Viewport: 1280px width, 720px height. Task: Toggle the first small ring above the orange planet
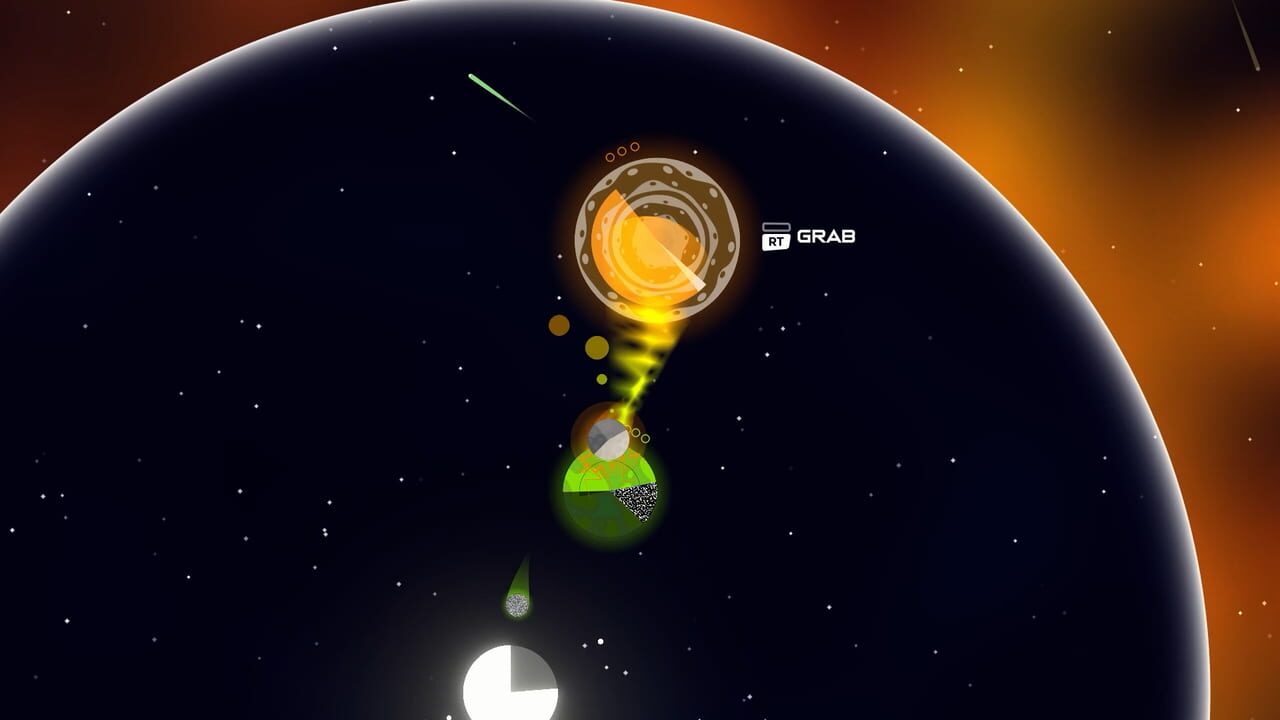coord(611,156)
